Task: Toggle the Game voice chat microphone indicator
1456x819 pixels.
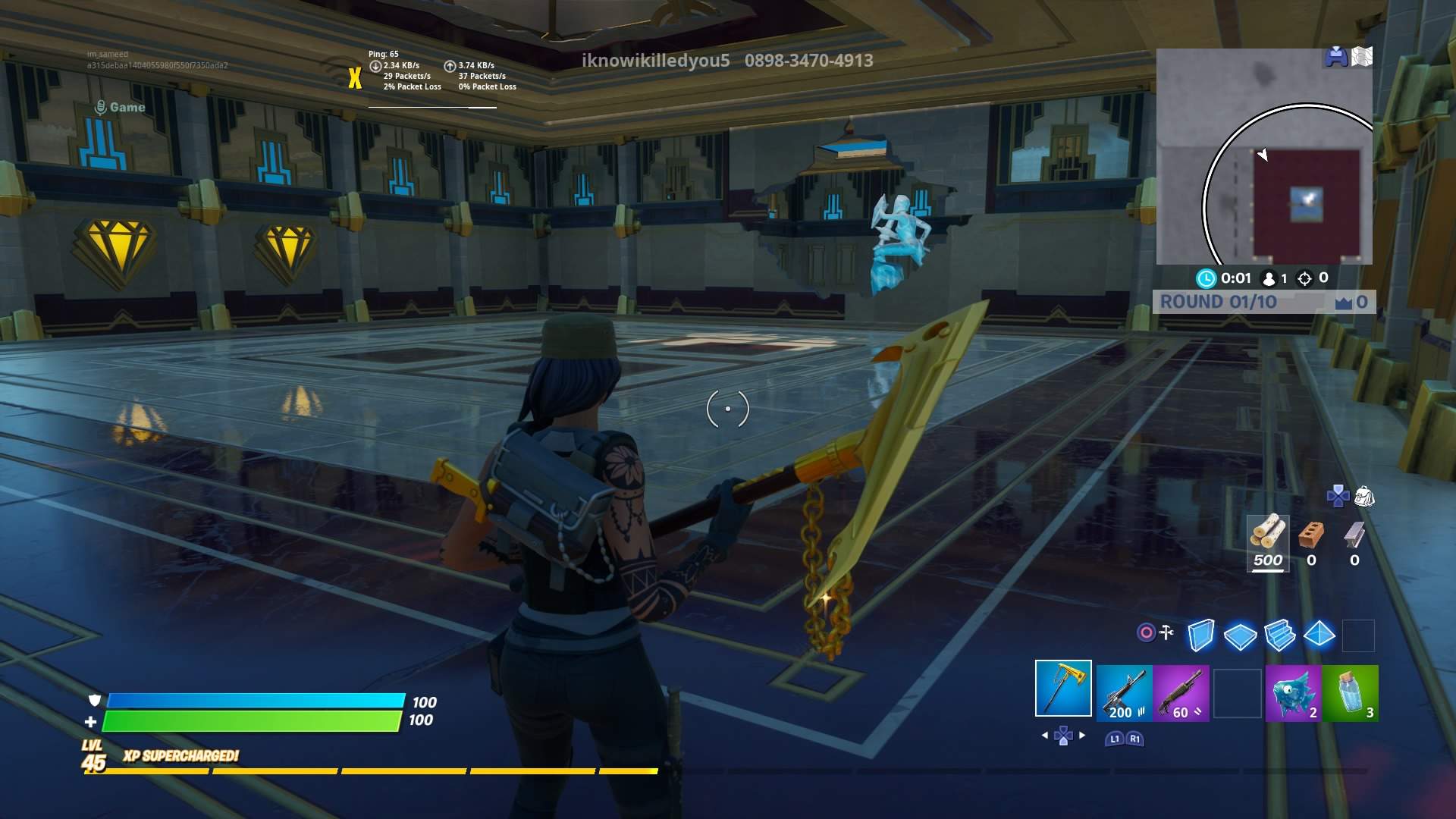Action: click(x=99, y=108)
